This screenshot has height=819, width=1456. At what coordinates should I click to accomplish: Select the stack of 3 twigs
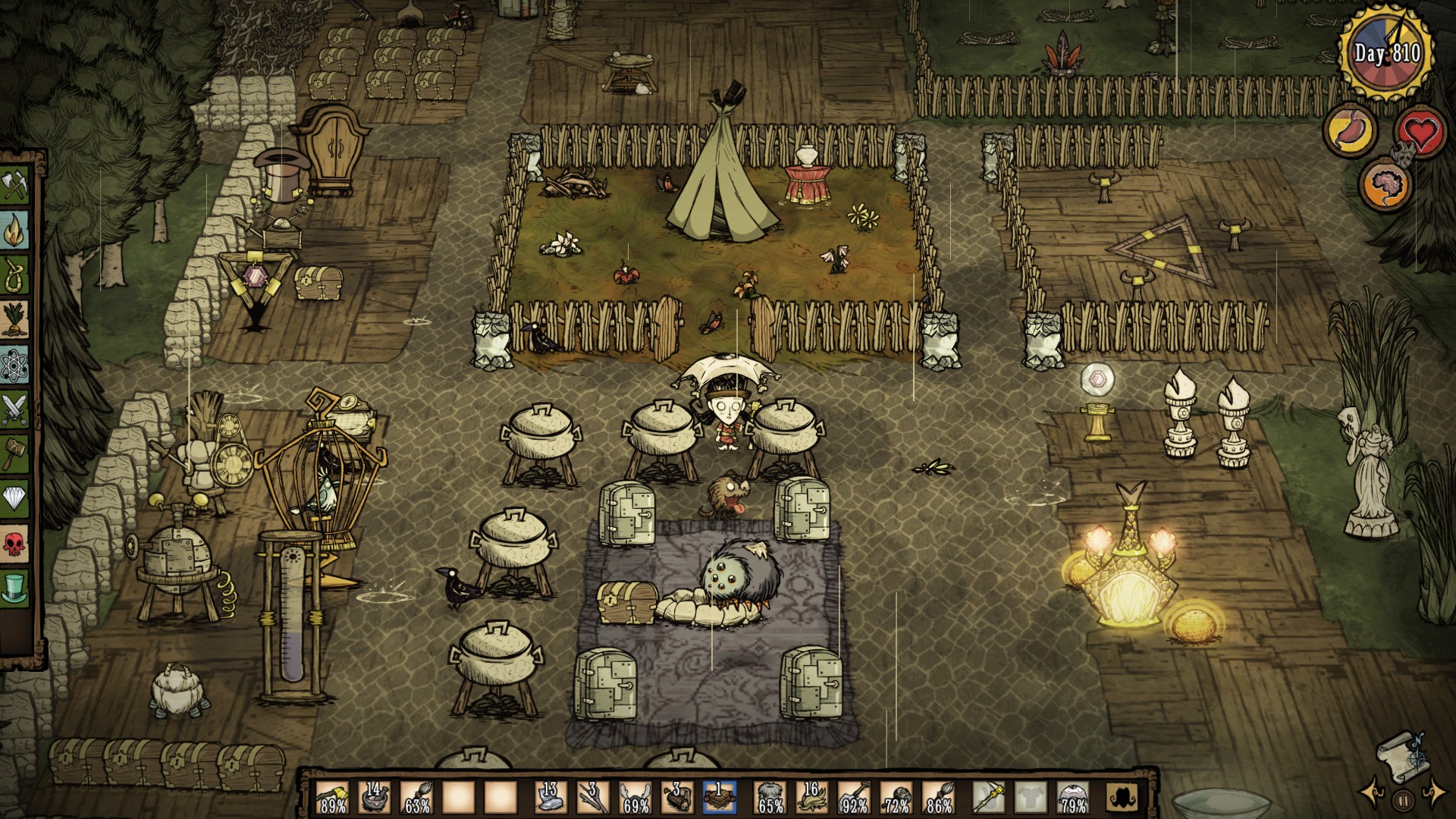tap(591, 798)
